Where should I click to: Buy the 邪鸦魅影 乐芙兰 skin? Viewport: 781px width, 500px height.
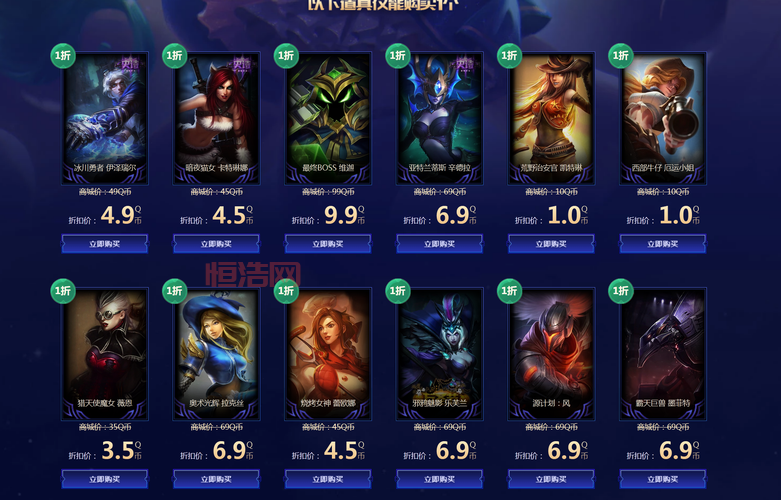tap(440, 479)
